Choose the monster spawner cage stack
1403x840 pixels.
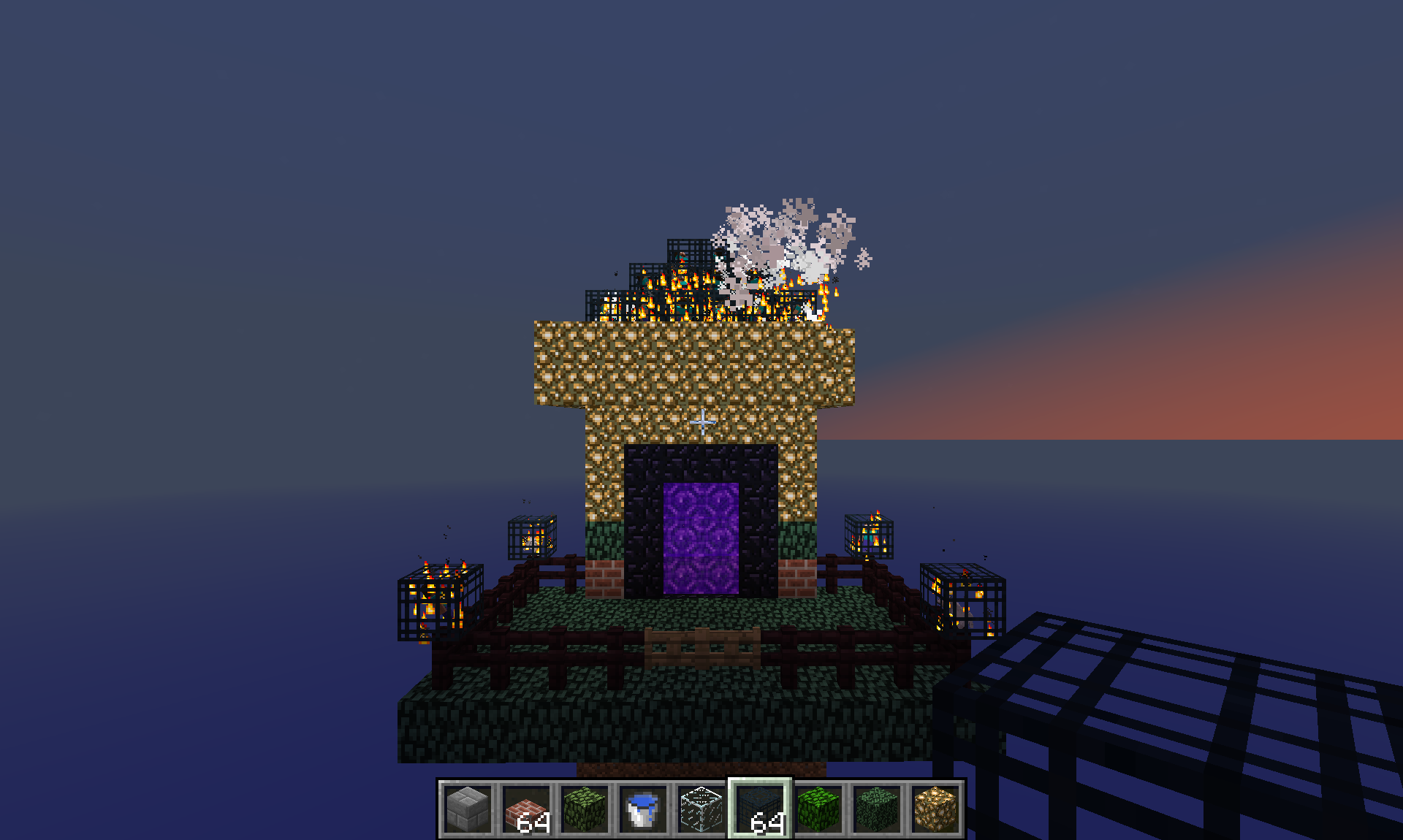pyautogui.click(x=760, y=809)
